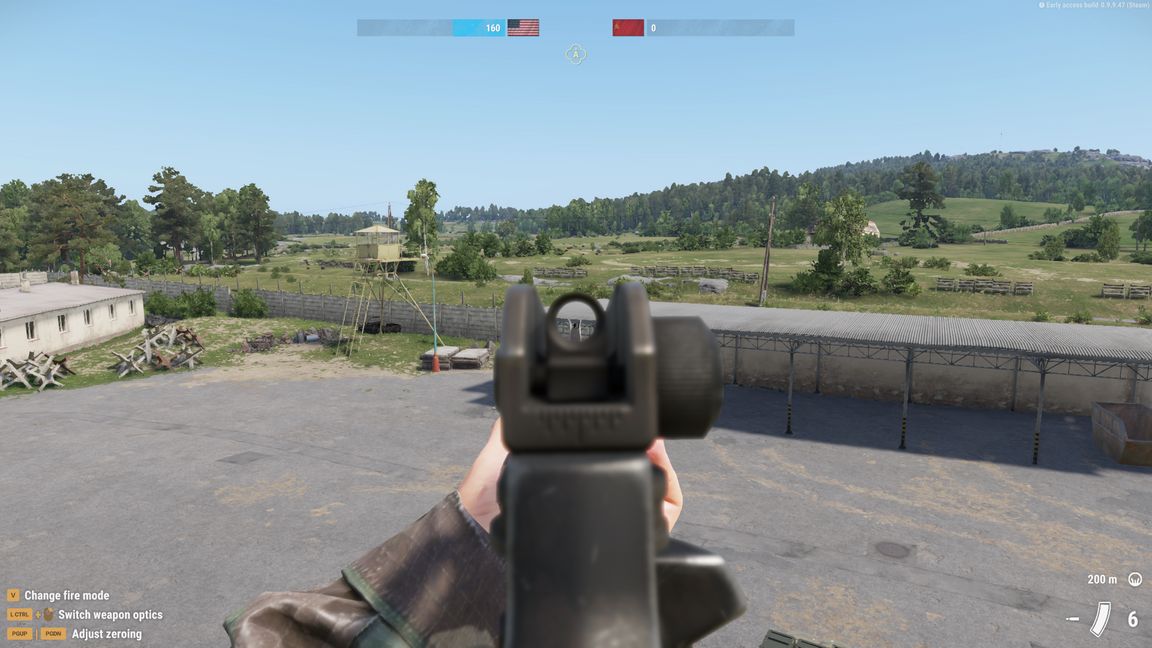
Task: Click the round zeroing icon next to 200 m
Action: pos(1135,579)
